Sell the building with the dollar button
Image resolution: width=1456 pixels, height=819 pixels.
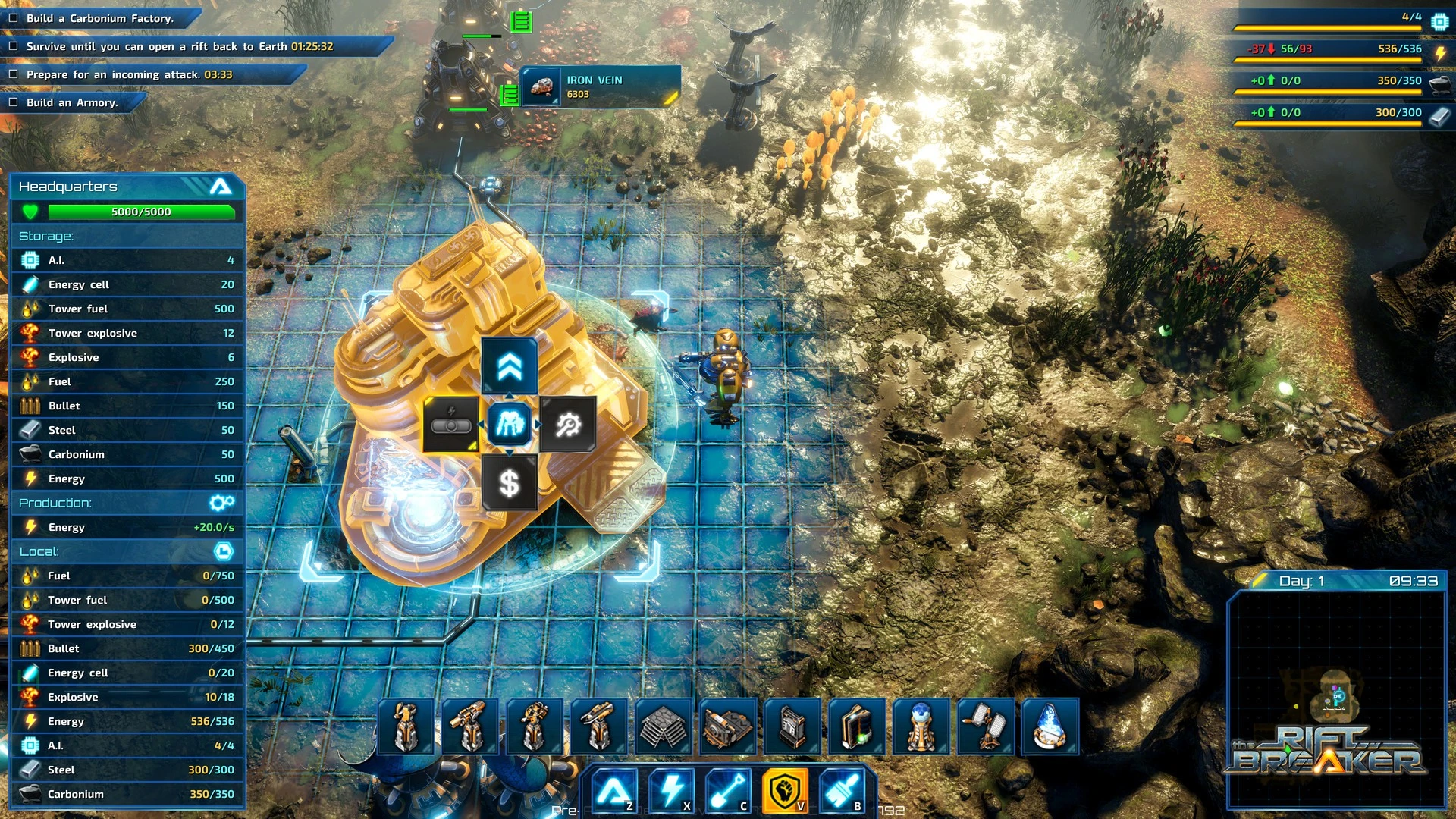click(510, 483)
